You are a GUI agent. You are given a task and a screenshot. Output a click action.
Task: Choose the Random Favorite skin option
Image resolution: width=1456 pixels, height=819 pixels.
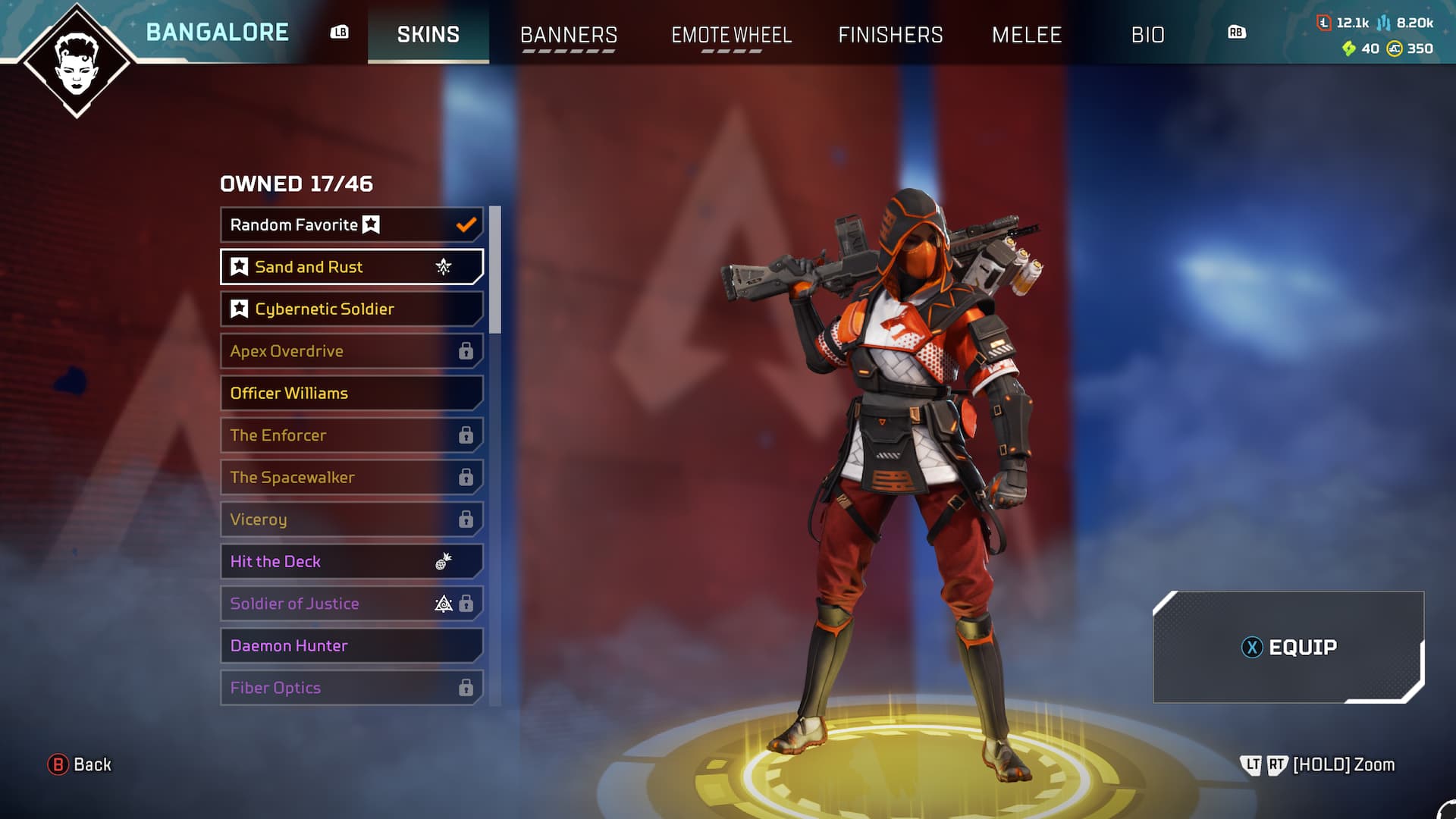tap(351, 225)
